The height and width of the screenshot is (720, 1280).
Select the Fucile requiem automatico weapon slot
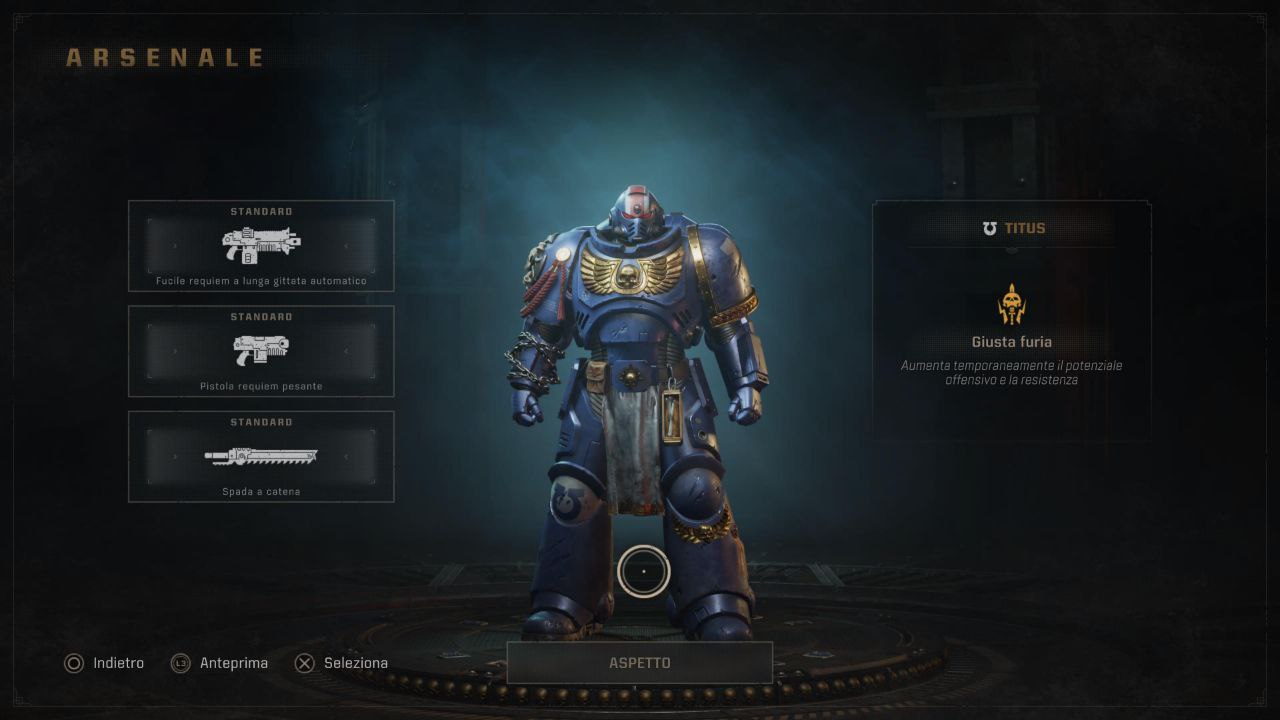tap(261, 246)
